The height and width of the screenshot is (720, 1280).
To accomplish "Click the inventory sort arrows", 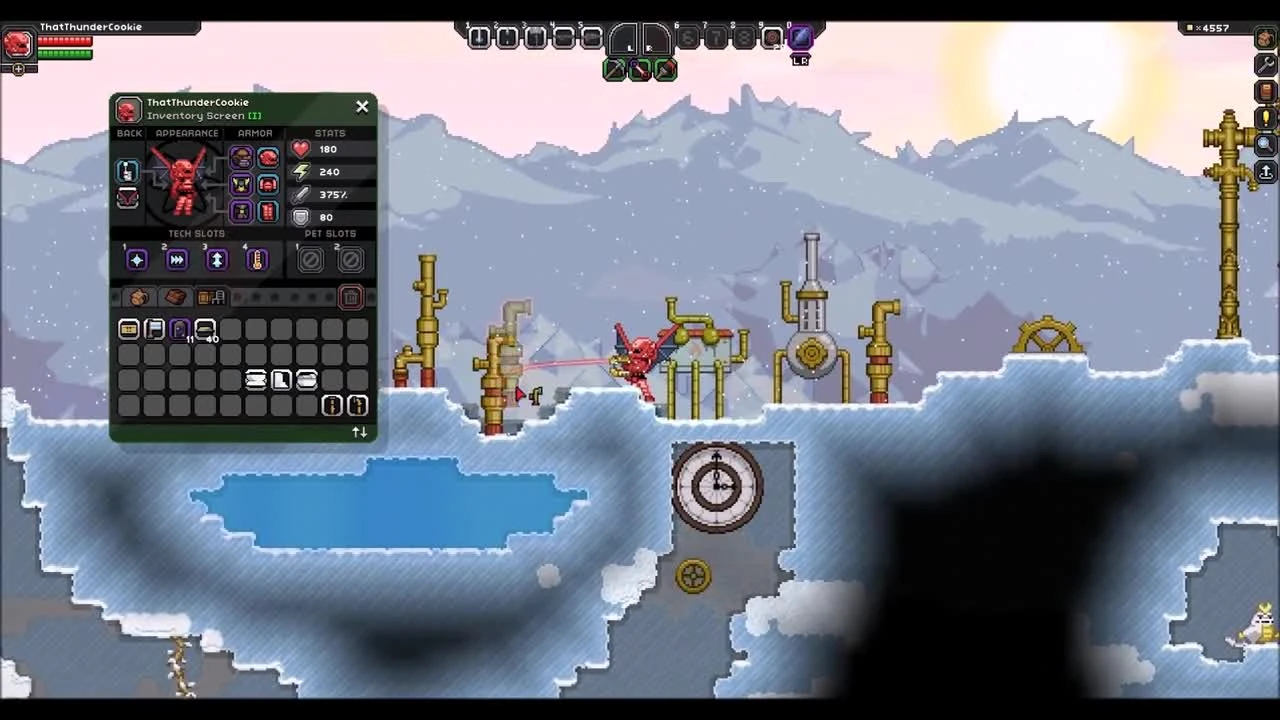I will pos(359,431).
